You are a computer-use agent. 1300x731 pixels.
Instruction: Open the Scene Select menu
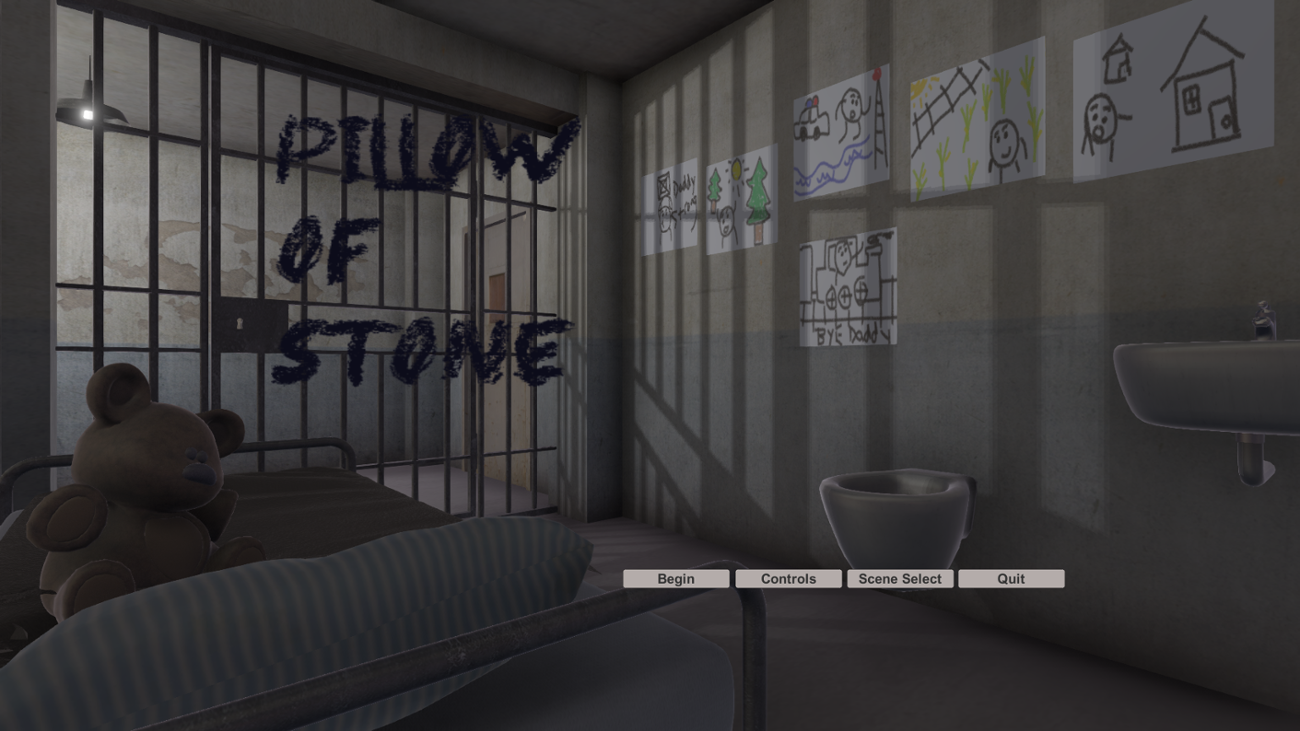point(899,578)
